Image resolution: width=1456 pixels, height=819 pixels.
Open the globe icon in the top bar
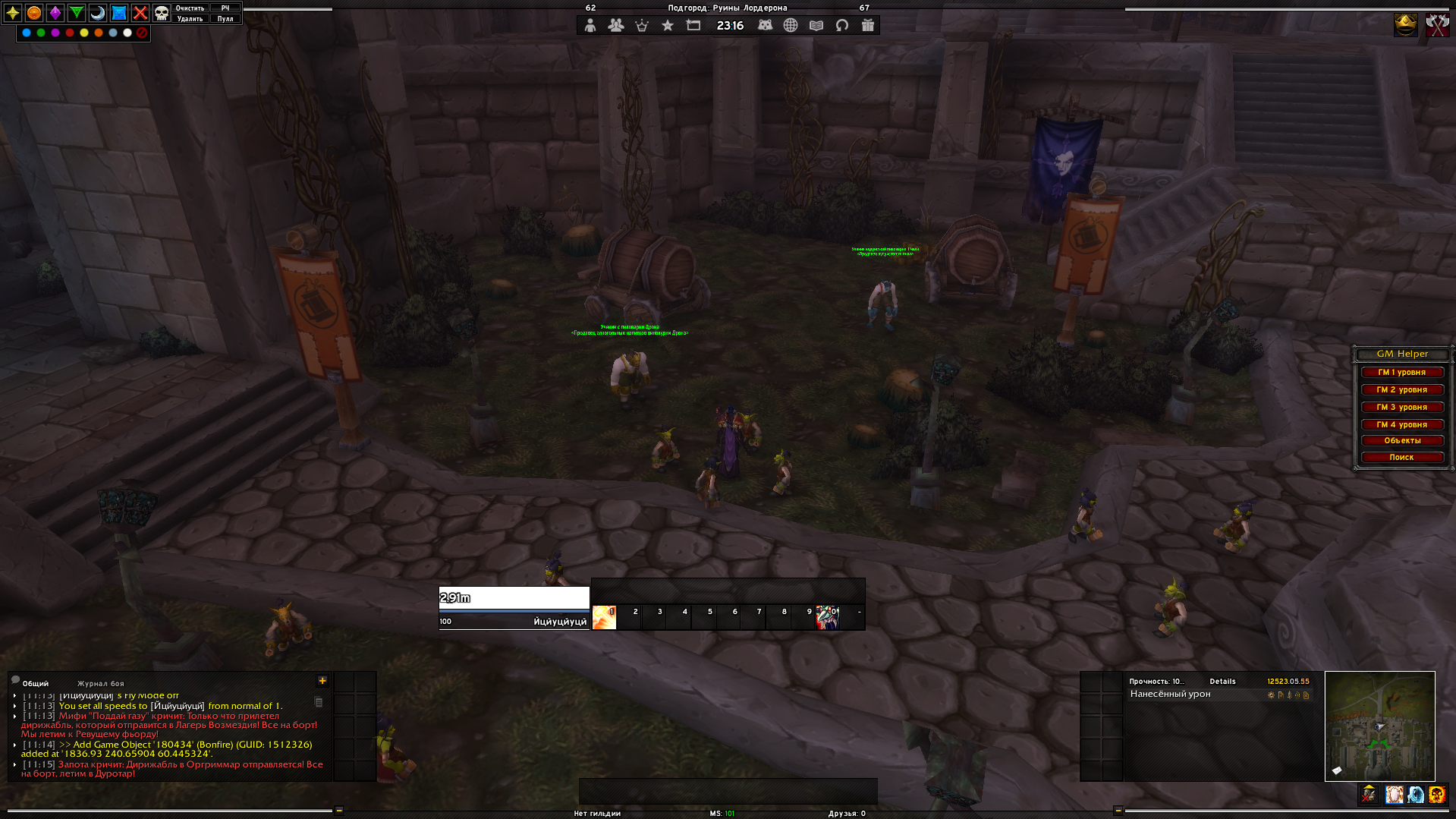[x=791, y=26]
